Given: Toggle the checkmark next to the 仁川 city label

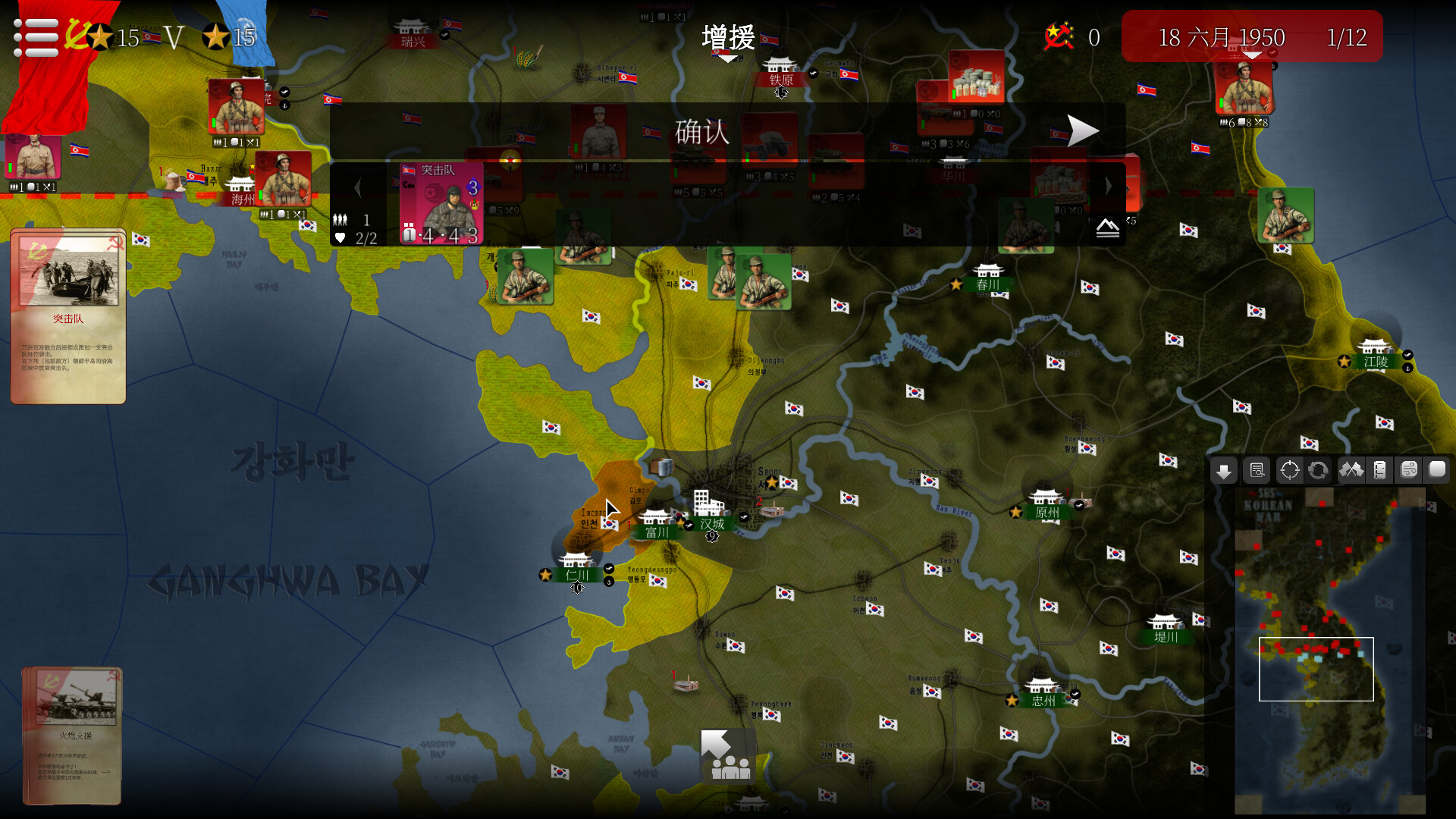Looking at the screenshot, I should point(608,568).
